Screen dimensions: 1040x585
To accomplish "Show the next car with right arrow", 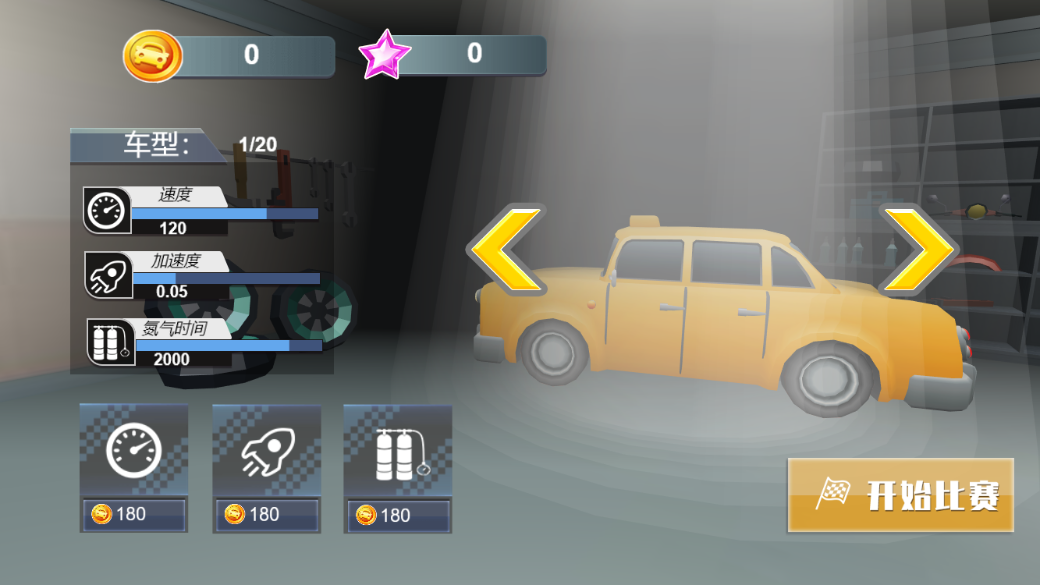I will pyautogui.click(x=916, y=250).
